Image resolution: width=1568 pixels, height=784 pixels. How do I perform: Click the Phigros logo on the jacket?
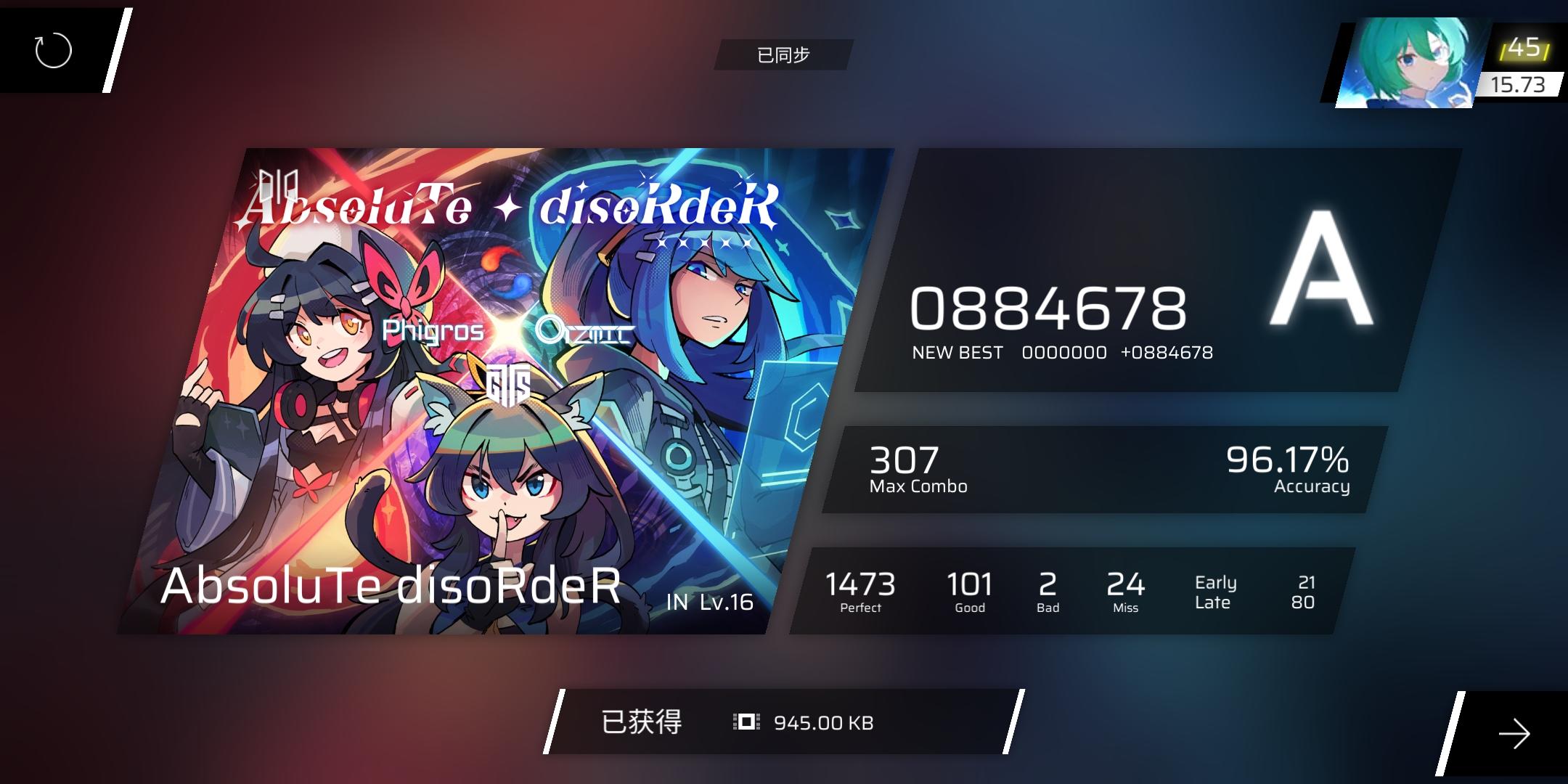click(x=431, y=331)
